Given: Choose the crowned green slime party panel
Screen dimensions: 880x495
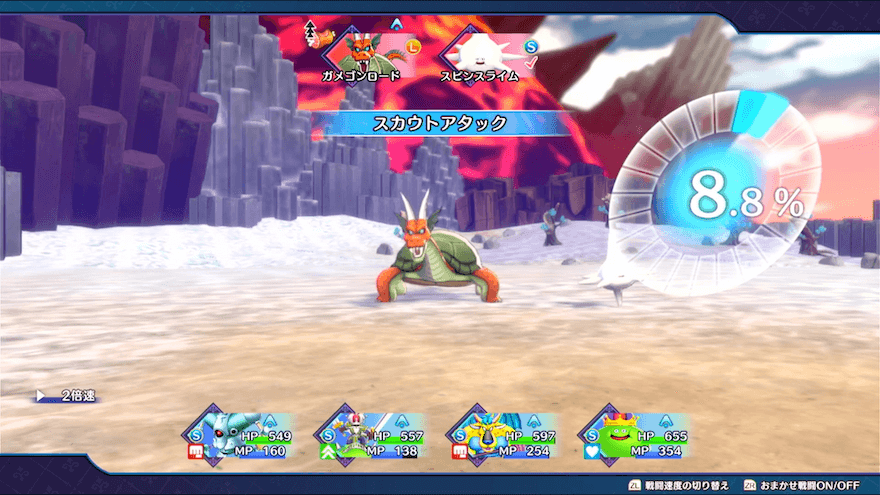Looking at the screenshot, I should coord(634,437).
